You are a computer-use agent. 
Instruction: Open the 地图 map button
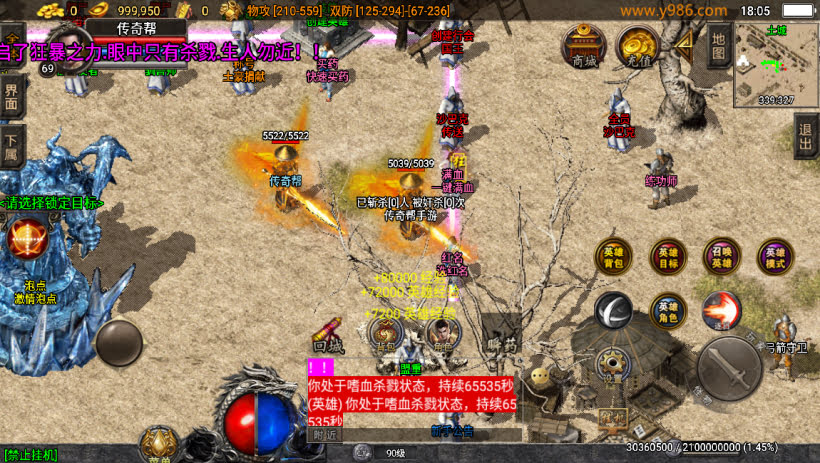718,45
